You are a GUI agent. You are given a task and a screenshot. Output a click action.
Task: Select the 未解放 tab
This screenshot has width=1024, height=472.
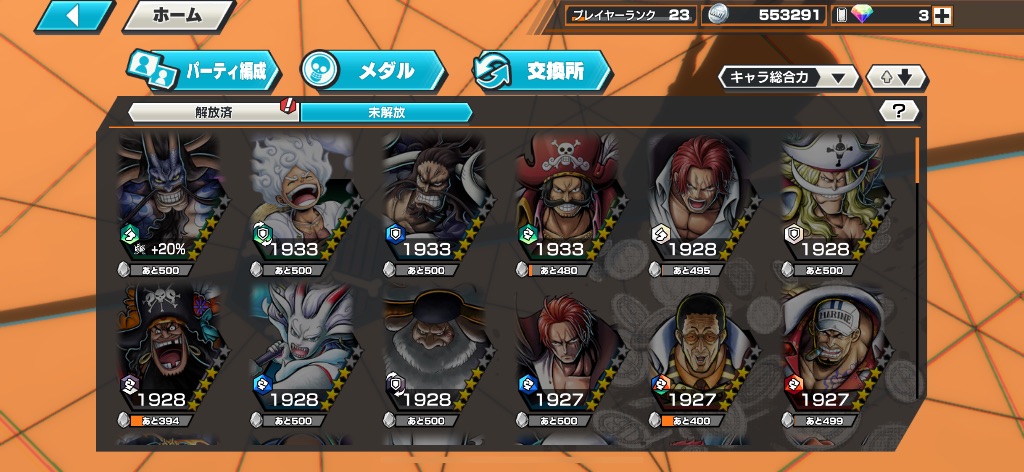(x=385, y=112)
